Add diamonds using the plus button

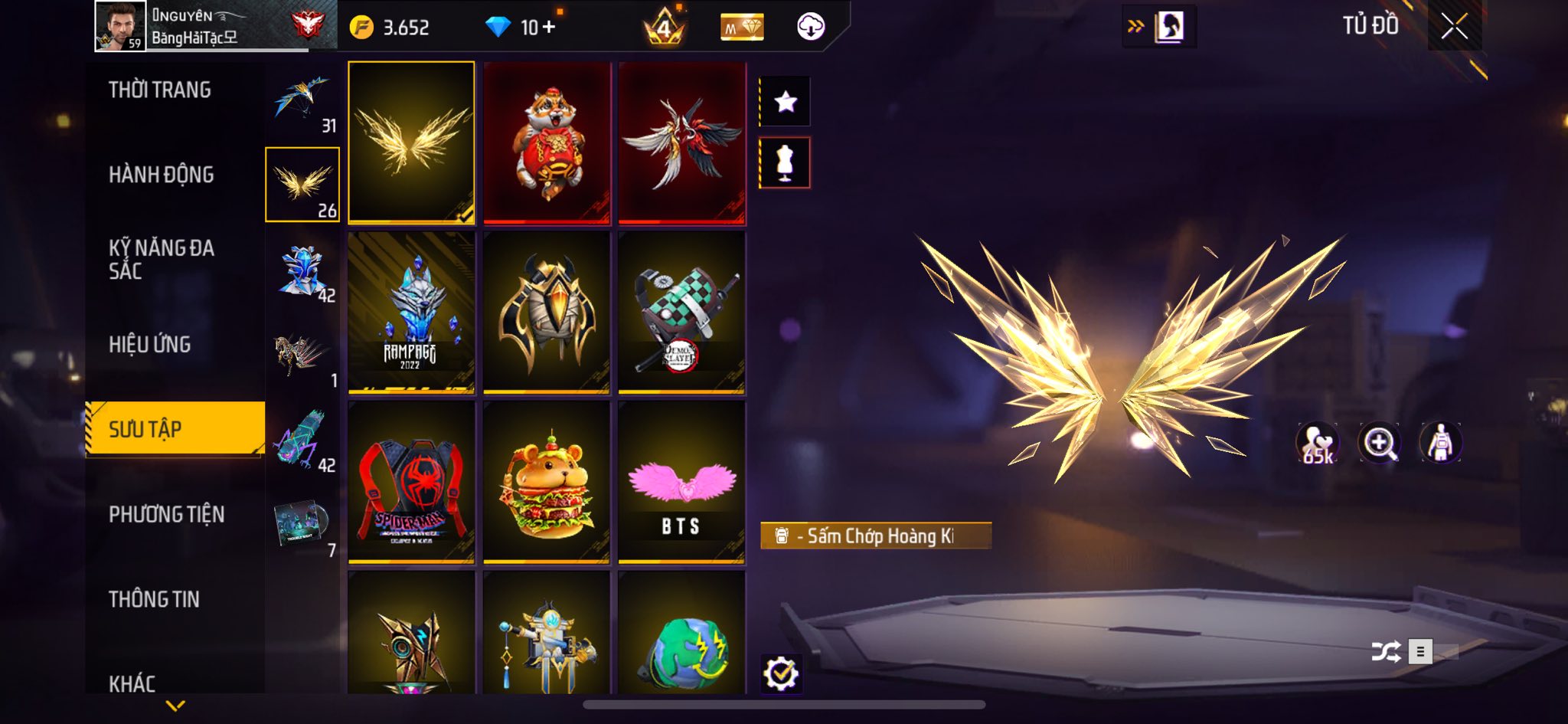tap(548, 28)
